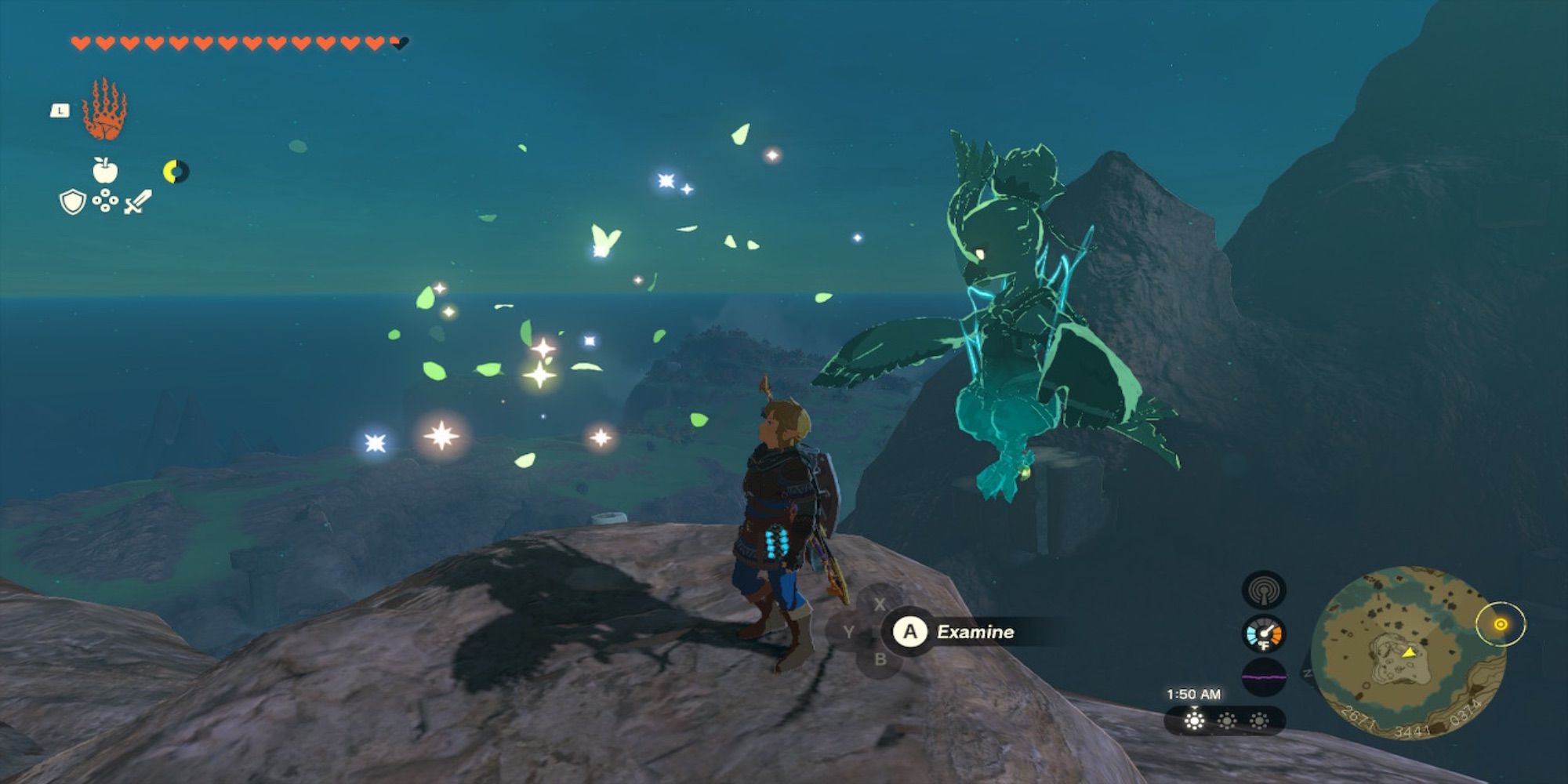Viewport: 1568px width, 784px height.
Task: Click the 1:50 AM time display
Action: [x=1194, y=694]
